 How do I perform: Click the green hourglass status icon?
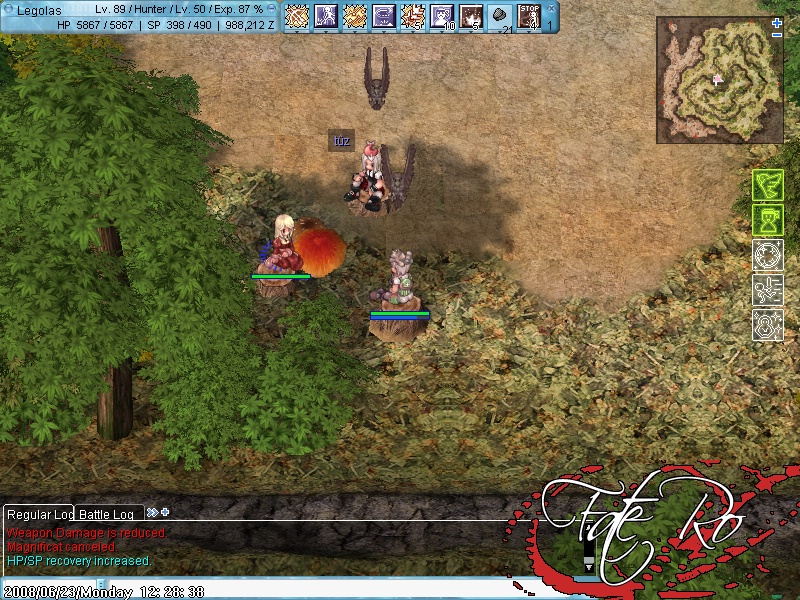tap(767, 220)
